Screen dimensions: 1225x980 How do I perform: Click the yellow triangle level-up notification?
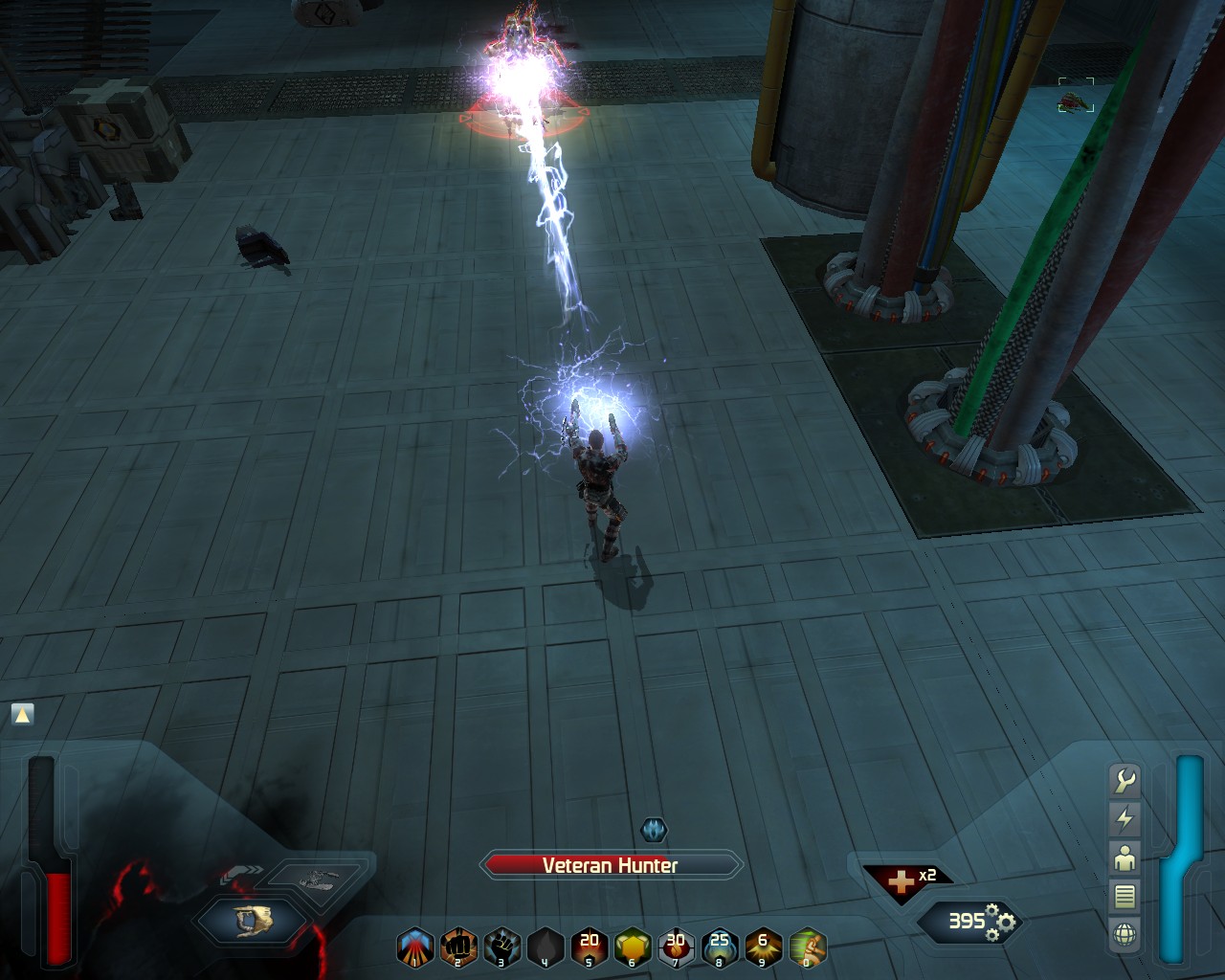(22, 714)
